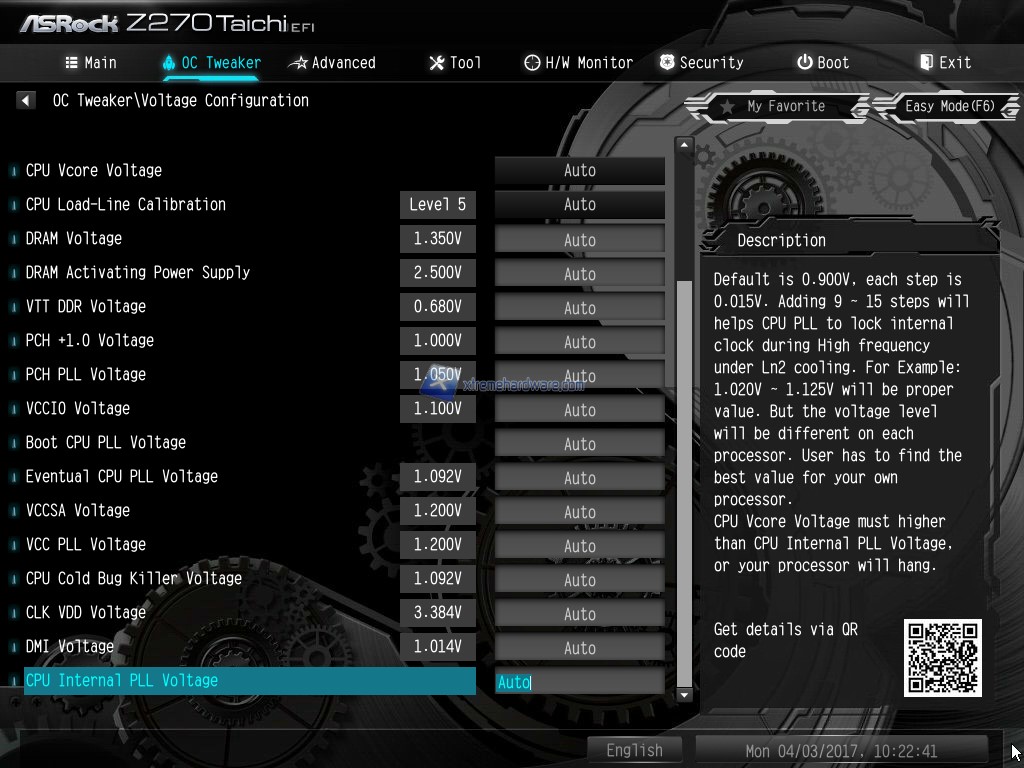Change the English language setting
1024x768 pixels.
coord(634,750)
